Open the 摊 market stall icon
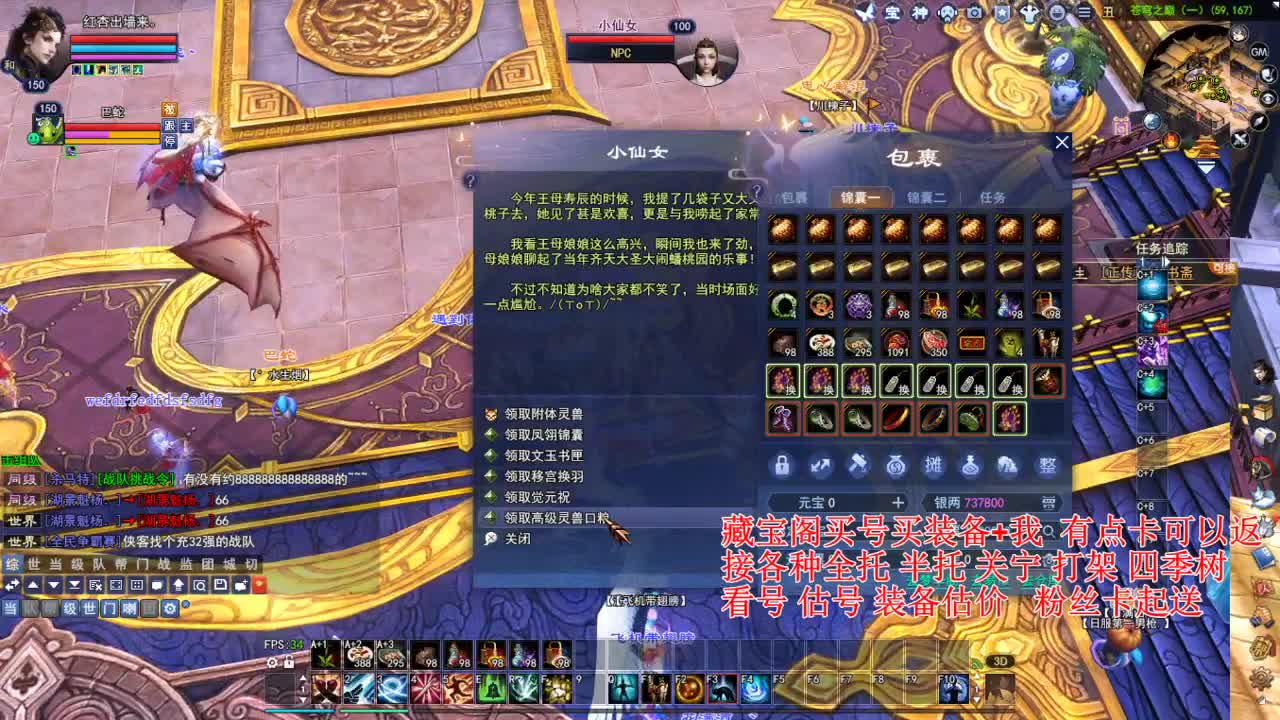 (x=932, y=465)
